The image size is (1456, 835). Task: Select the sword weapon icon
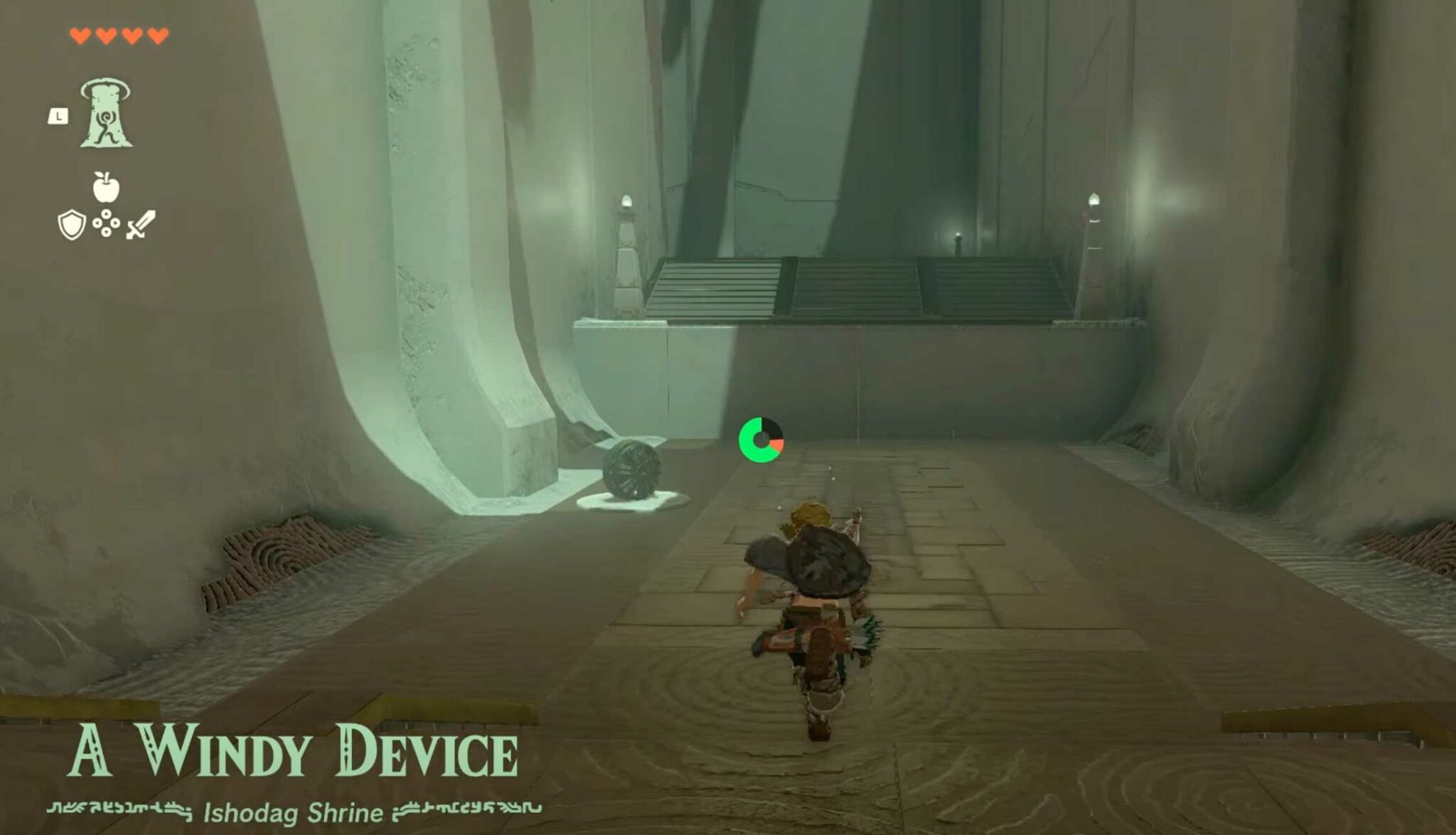139,224
